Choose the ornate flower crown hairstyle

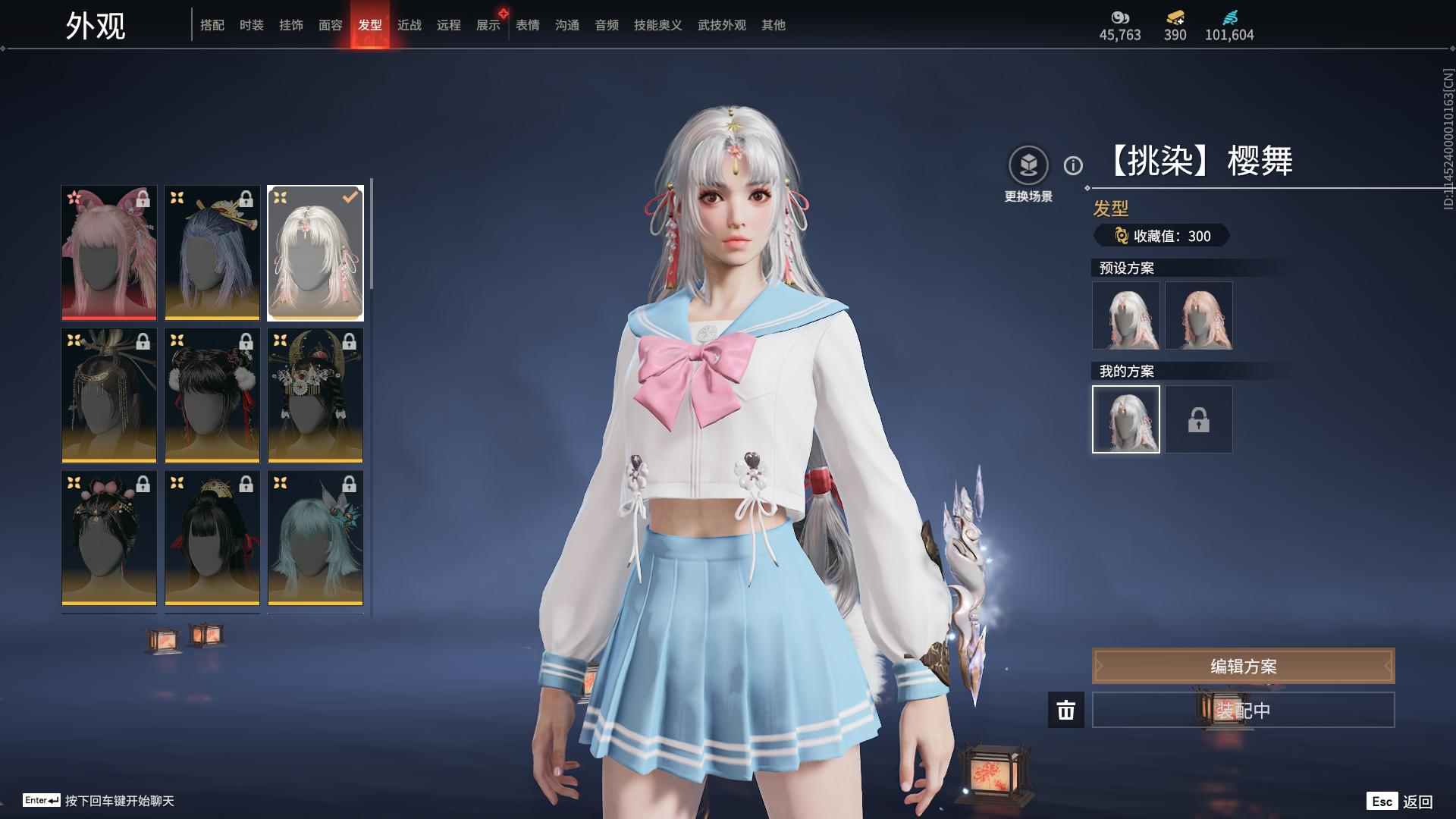click(315, 395)
